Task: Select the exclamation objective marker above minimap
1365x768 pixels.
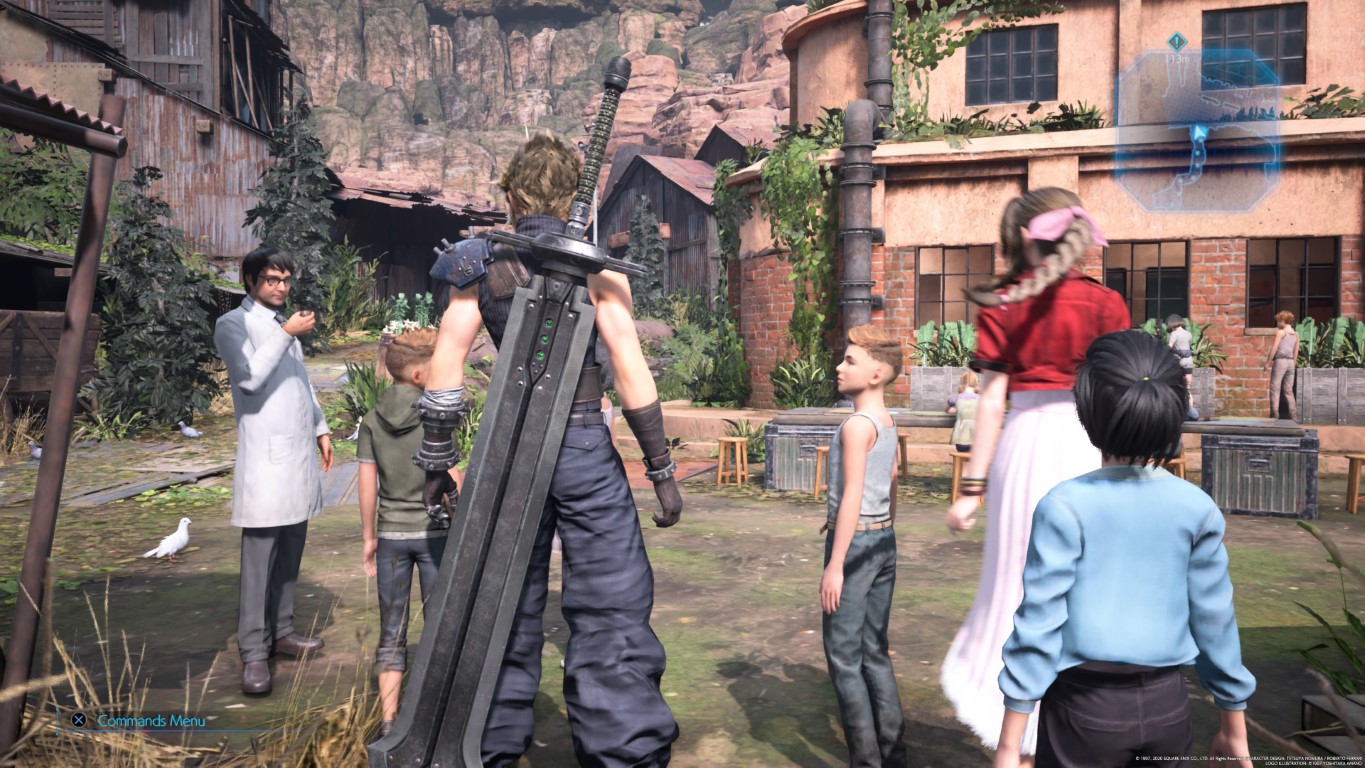Action: [1177, 42]
